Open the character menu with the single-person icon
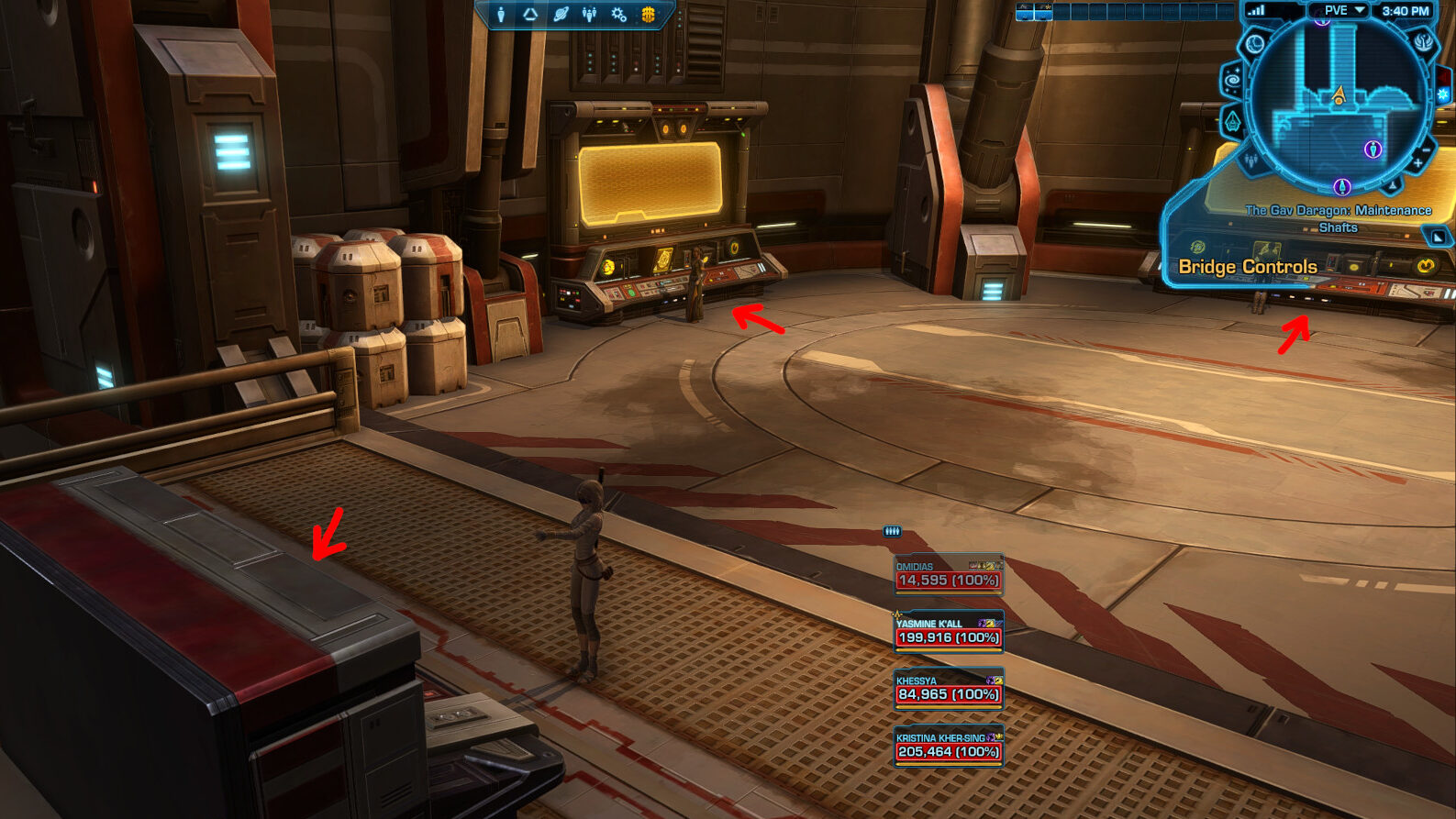 pyautogui.click(x=501, y=14)
